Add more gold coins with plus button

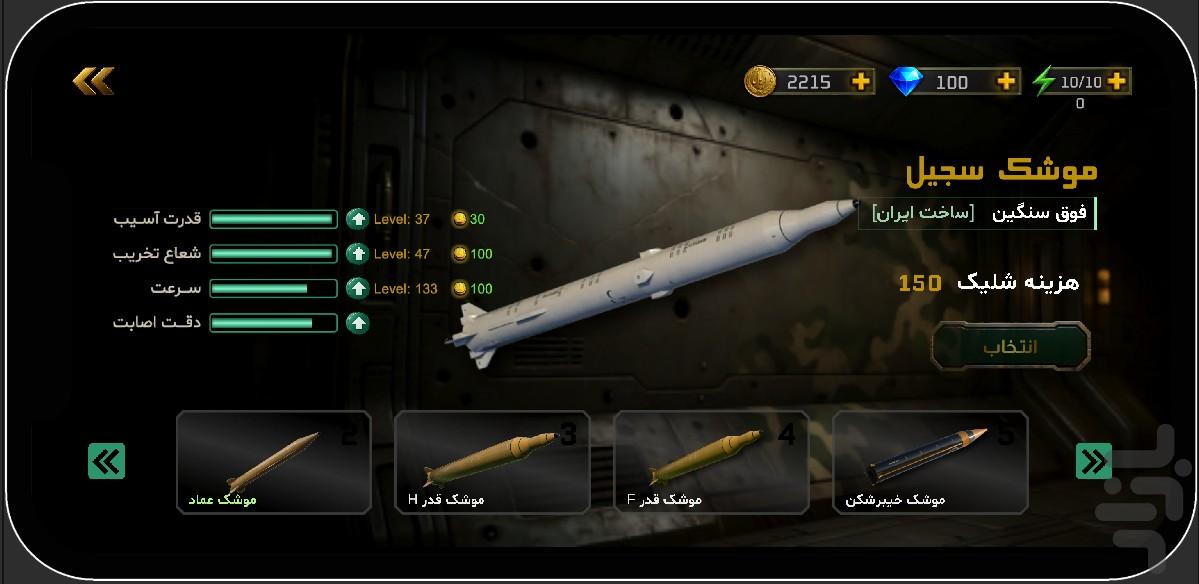(x=860, y=82)
